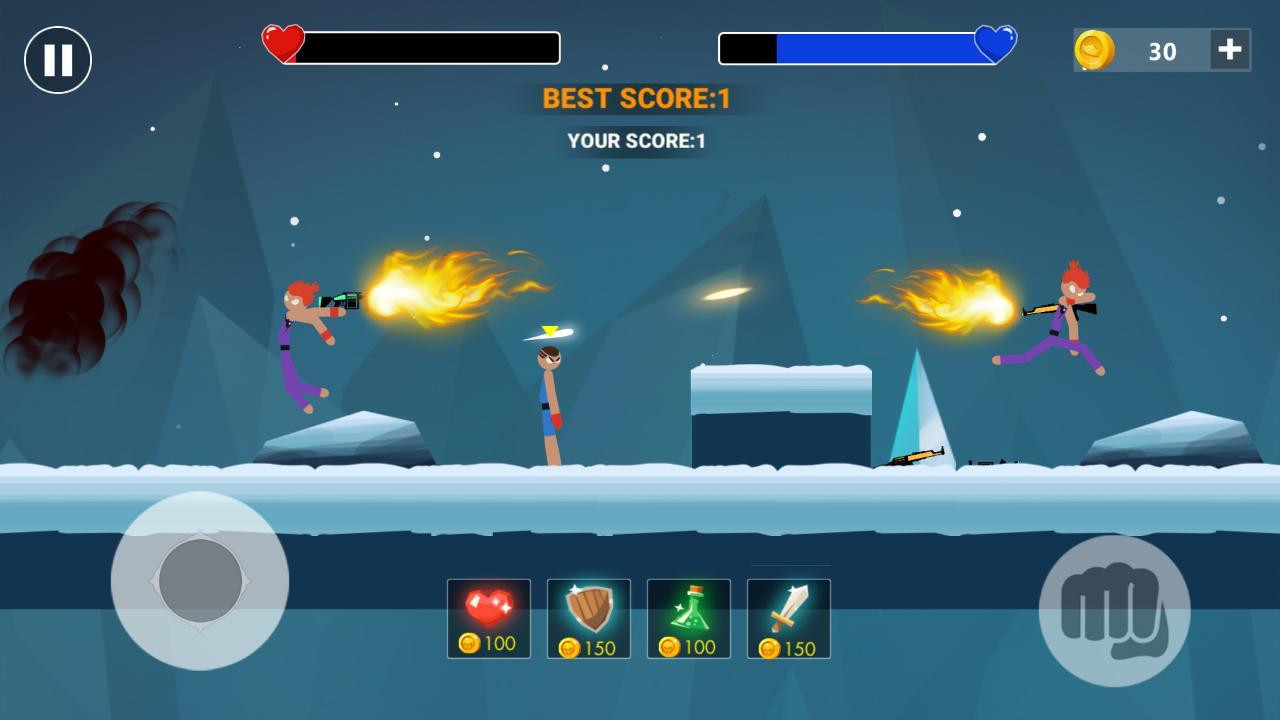
Task: Purchase the wooden shield for 150 coins
Action: coord(588,617)
